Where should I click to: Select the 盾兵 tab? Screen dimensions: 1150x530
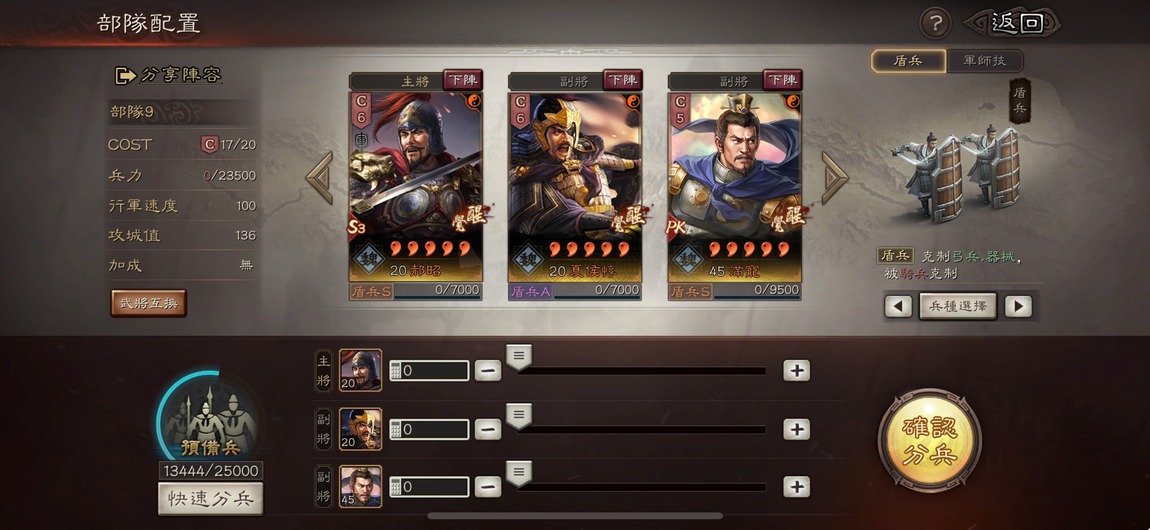click(908, 61)
